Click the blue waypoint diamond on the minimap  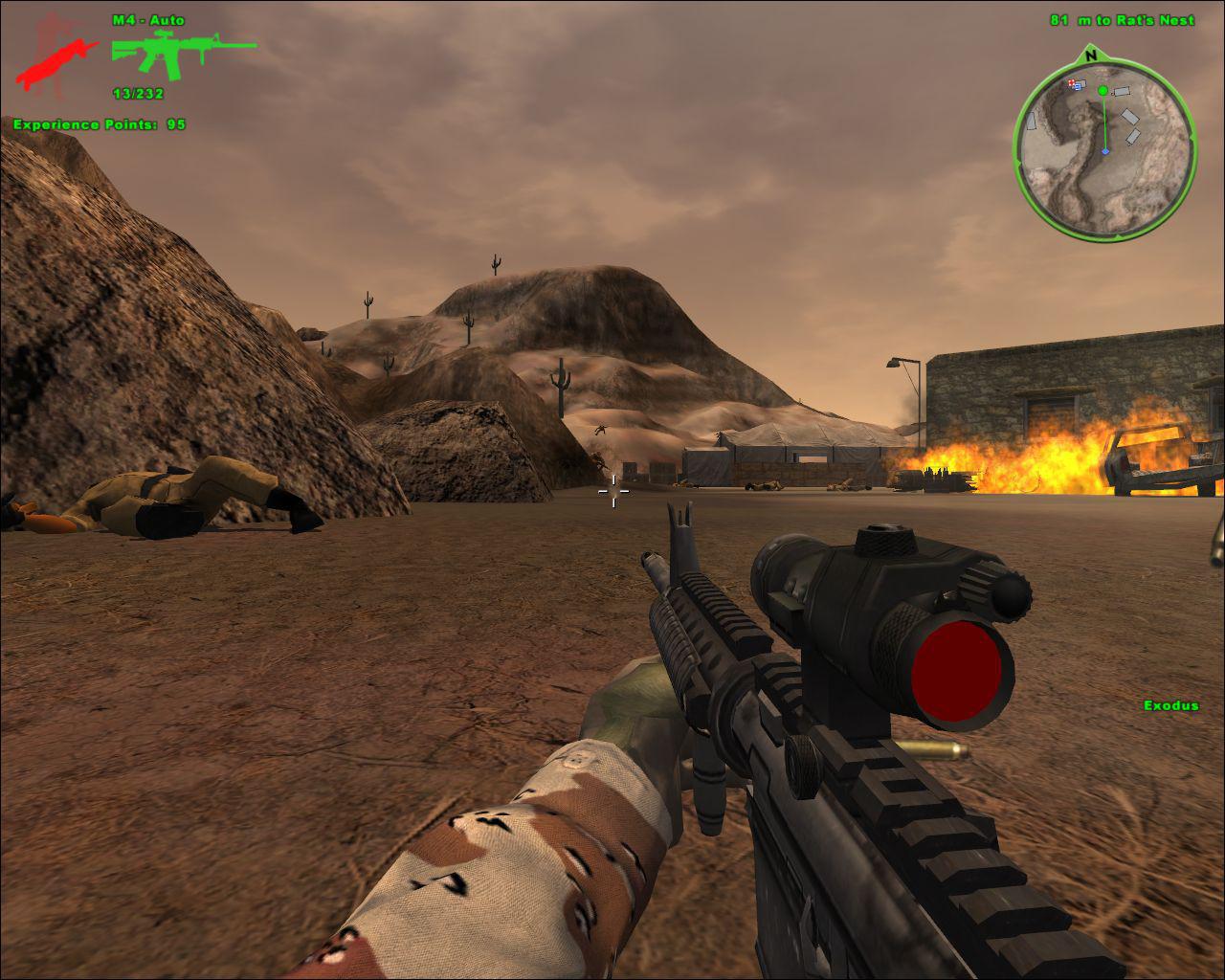coord(1105,150)
